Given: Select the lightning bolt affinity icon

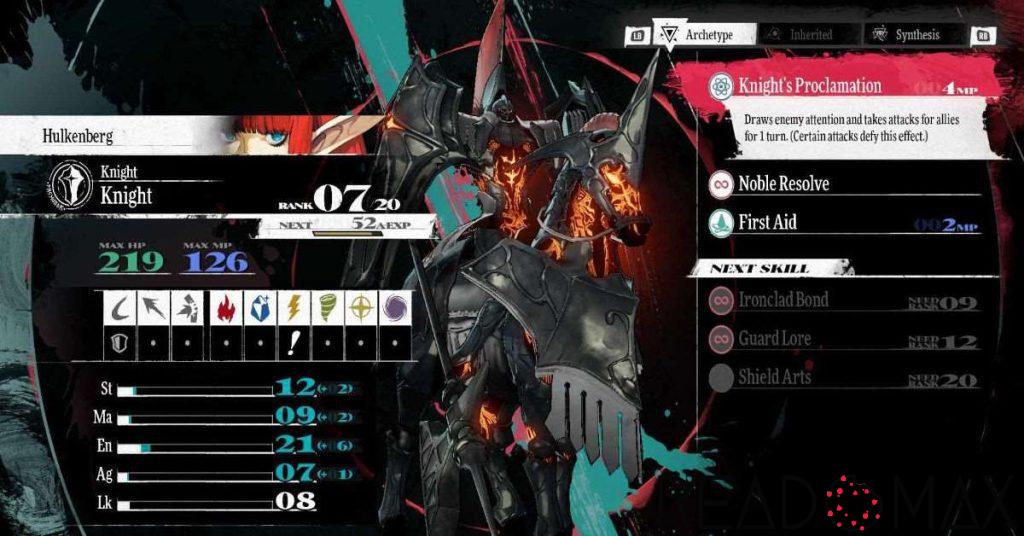Looking at the screenshot, I should tap(292, 308).
